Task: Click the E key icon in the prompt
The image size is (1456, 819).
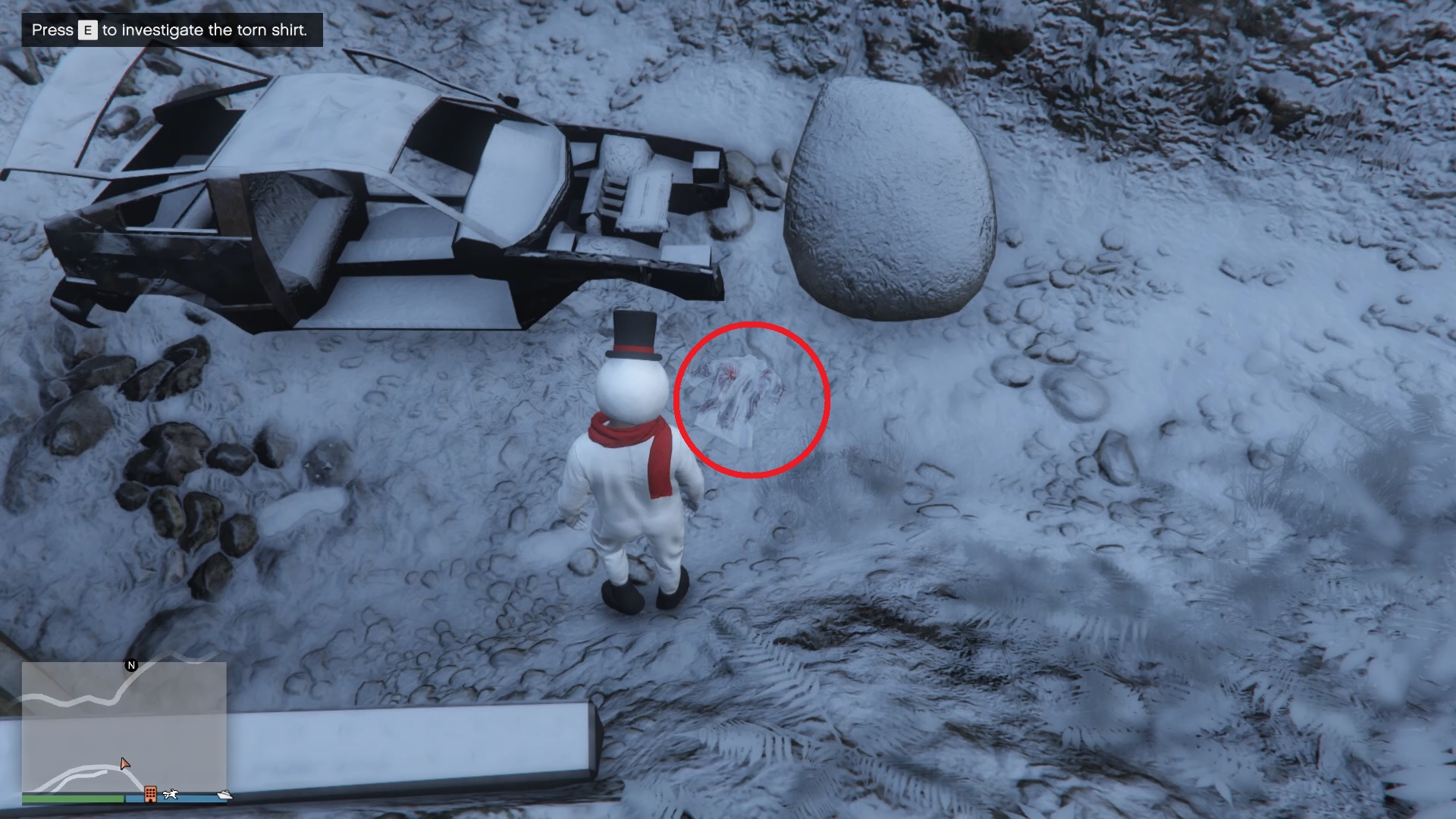Action: (86, 30)
